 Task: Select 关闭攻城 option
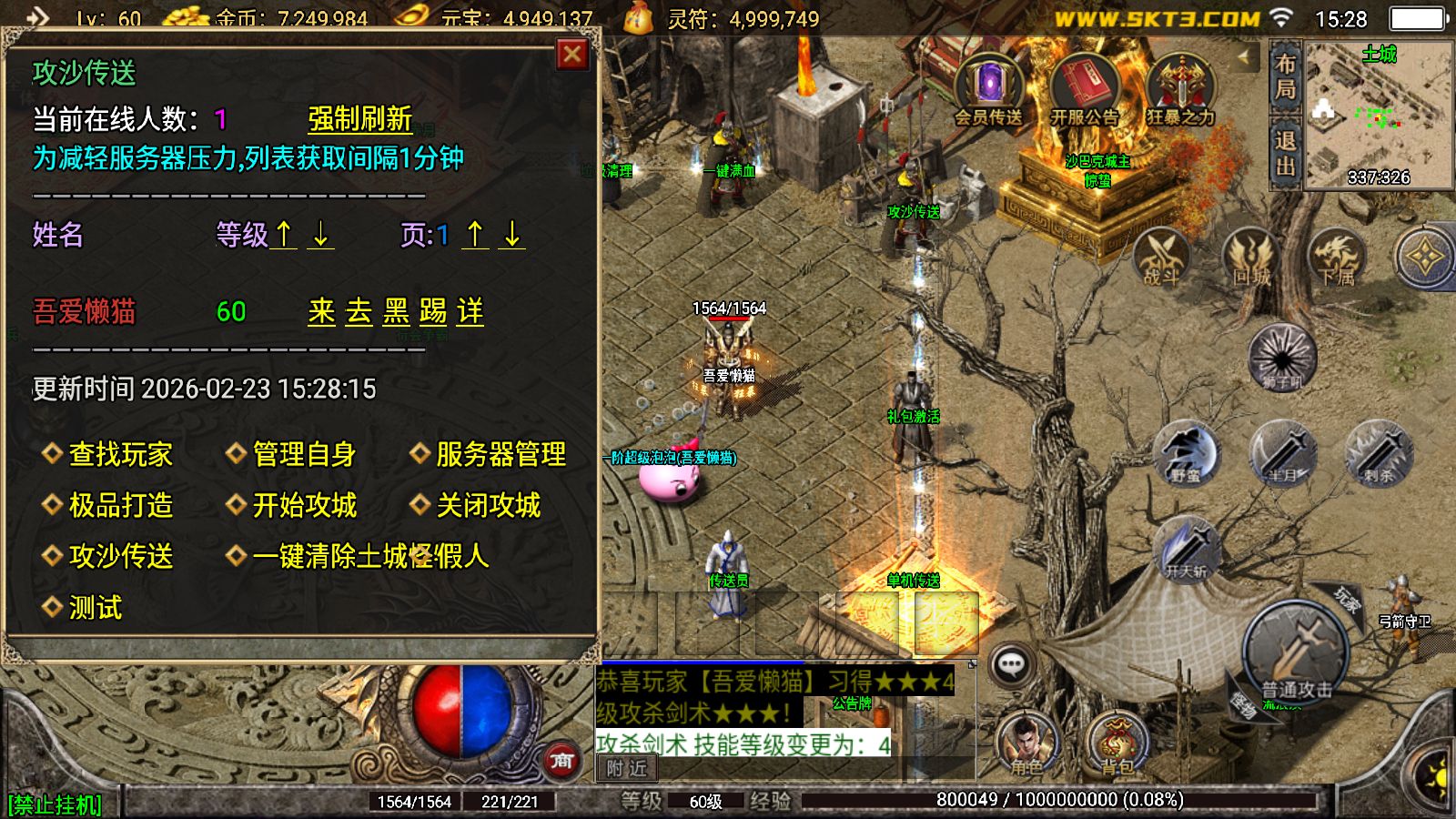click(488, 505)
